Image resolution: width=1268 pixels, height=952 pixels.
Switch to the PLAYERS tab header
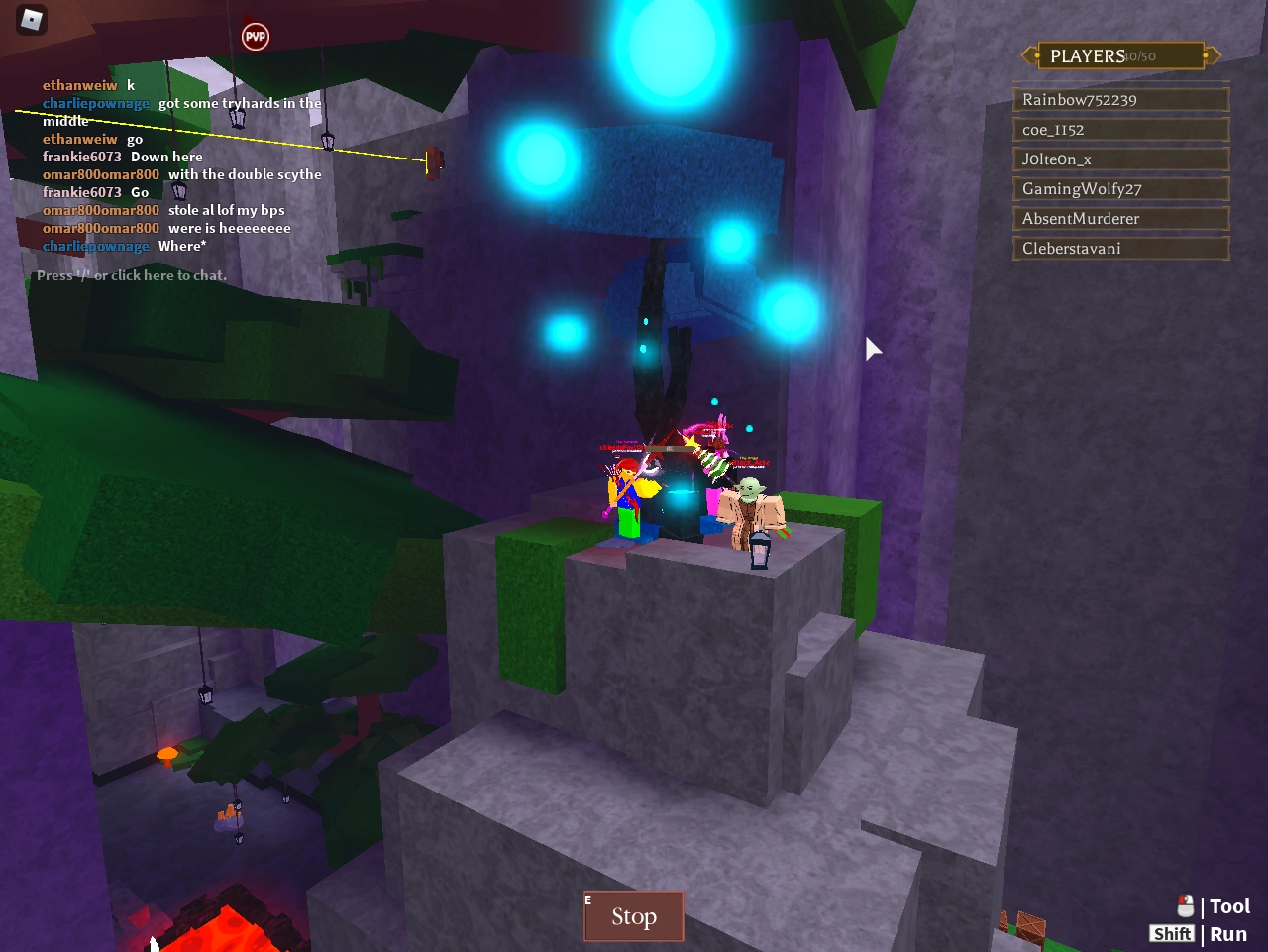point(1088,55)
